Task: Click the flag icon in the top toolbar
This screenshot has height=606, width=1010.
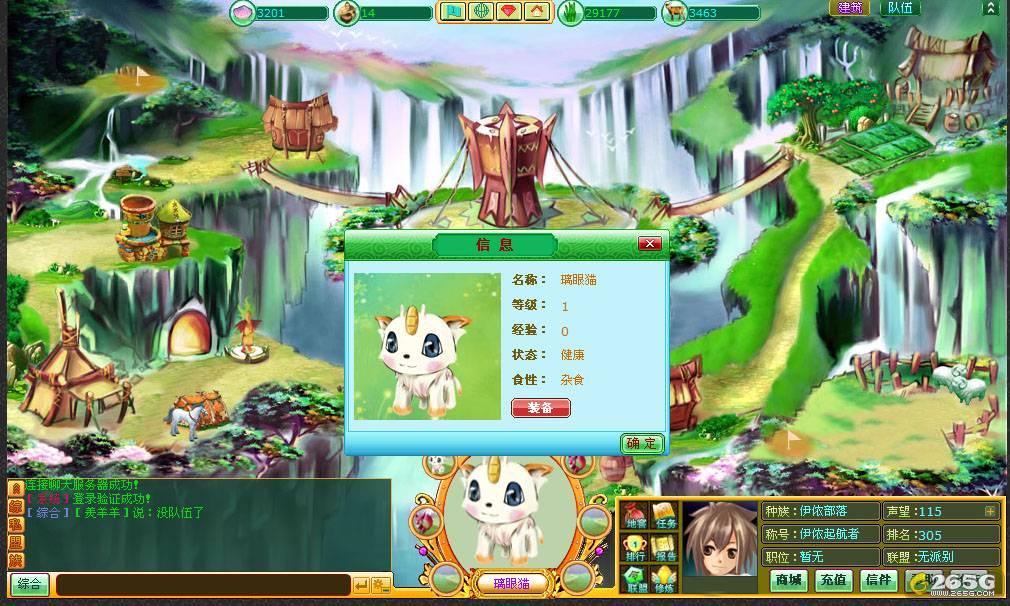Action: click(454, 12)
